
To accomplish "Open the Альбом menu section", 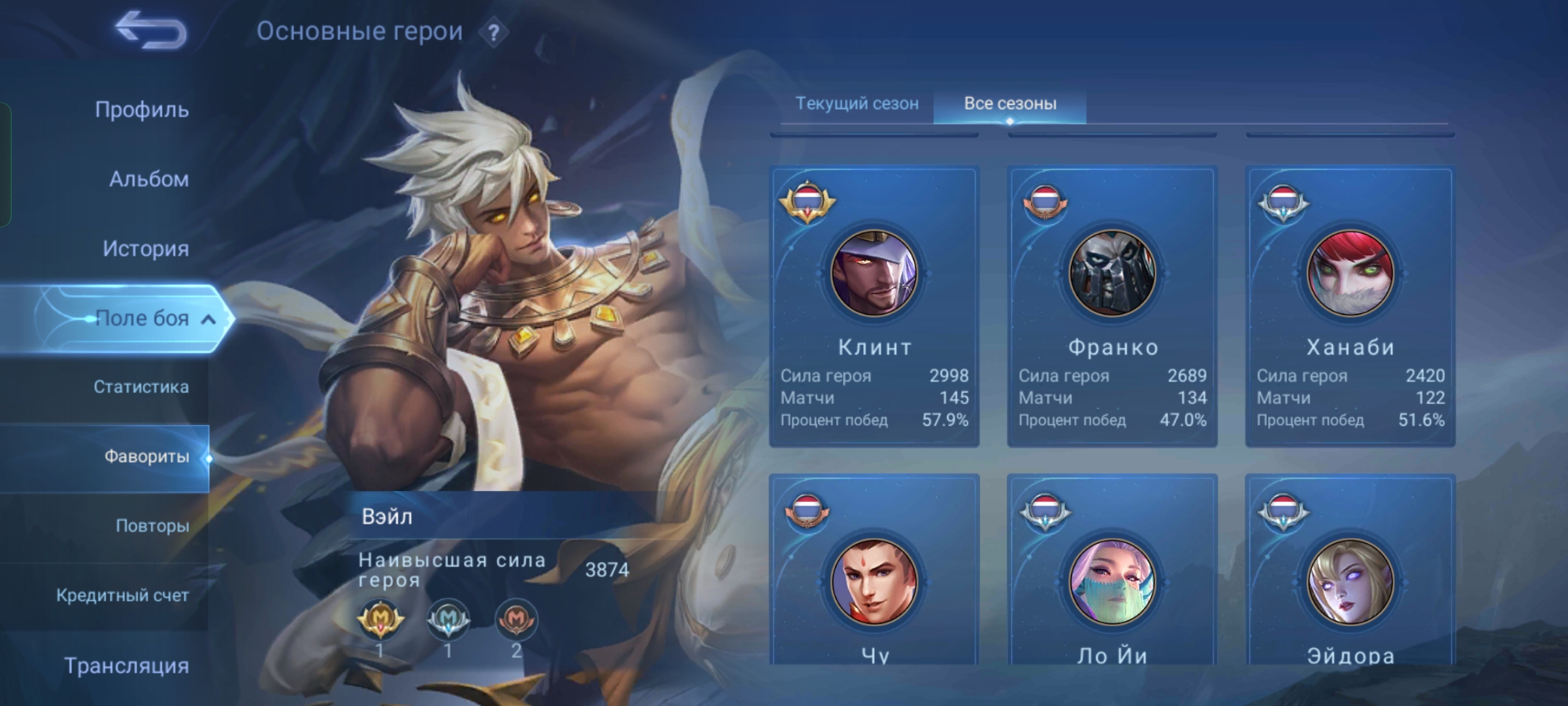I will point(149,178).
